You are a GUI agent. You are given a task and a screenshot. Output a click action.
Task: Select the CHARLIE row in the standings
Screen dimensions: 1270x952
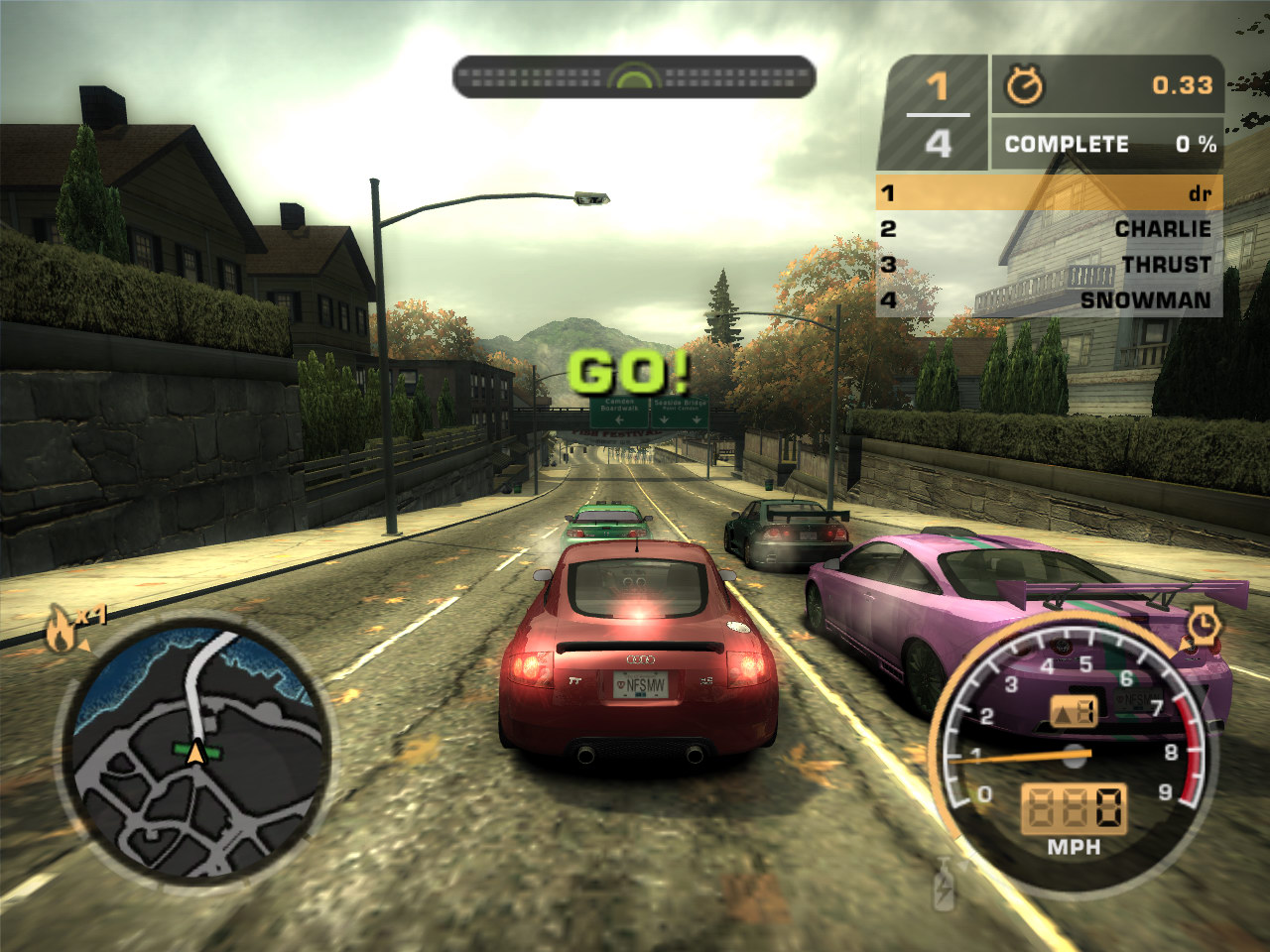point(1049,229)
